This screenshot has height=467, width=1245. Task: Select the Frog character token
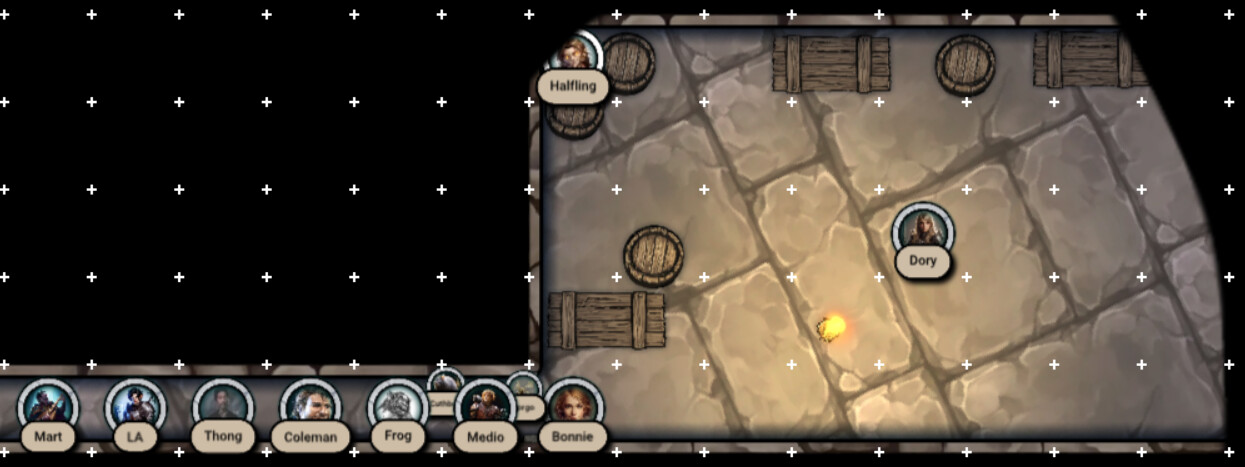(397, 406)
